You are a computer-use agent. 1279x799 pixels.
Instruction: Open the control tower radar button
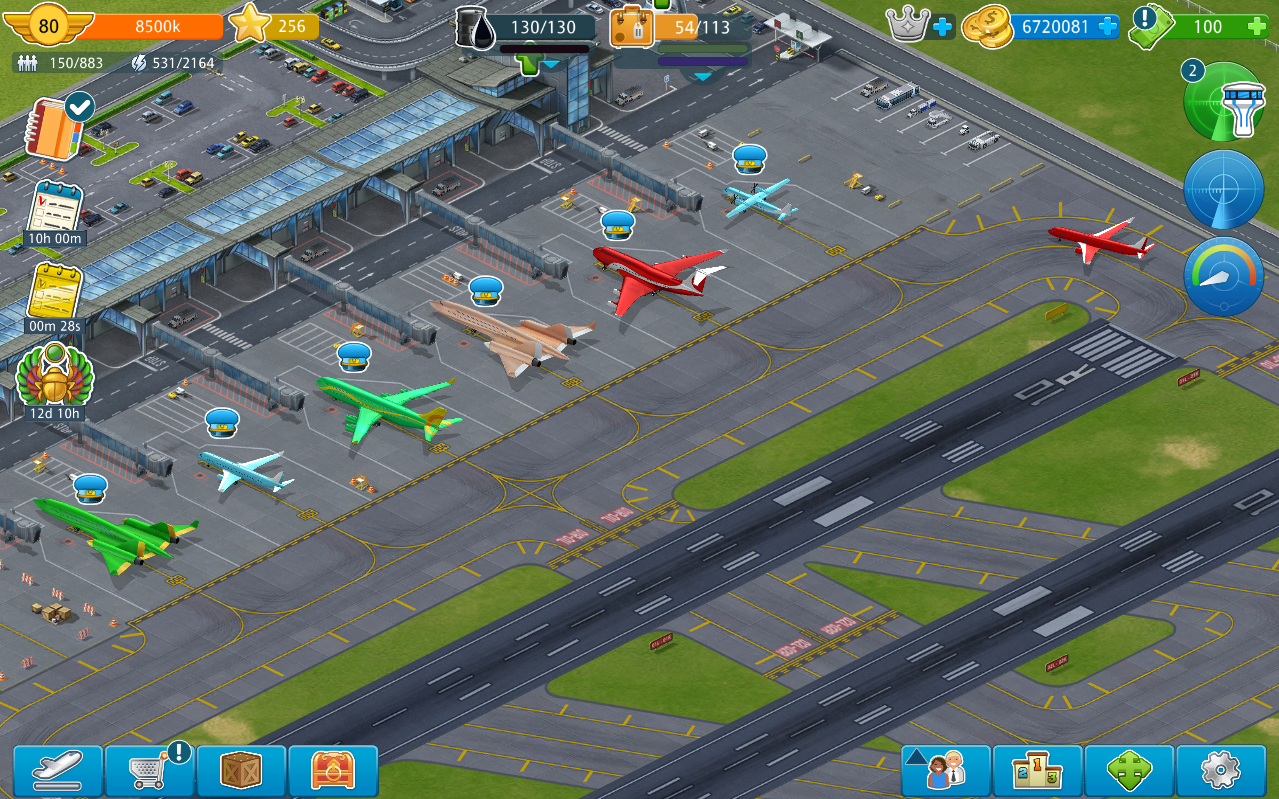point(1224,102)
